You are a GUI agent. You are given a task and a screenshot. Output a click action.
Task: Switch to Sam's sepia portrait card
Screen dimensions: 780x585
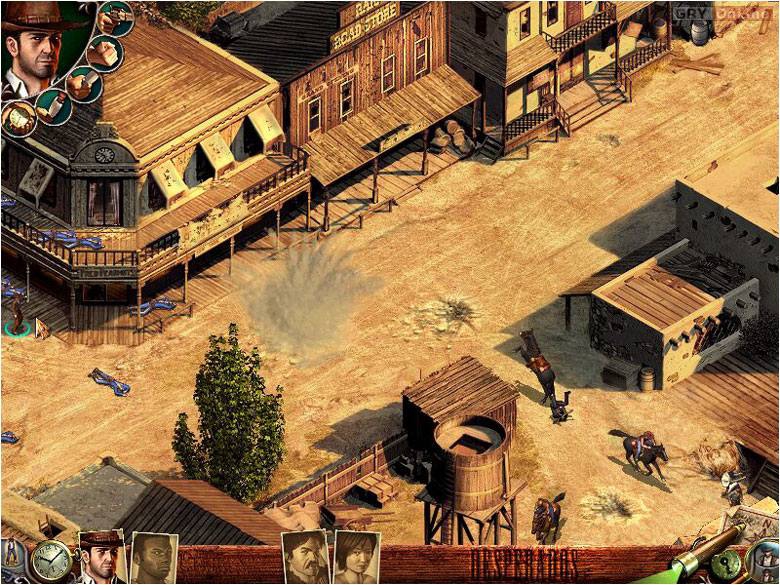[x=153, y=558]
